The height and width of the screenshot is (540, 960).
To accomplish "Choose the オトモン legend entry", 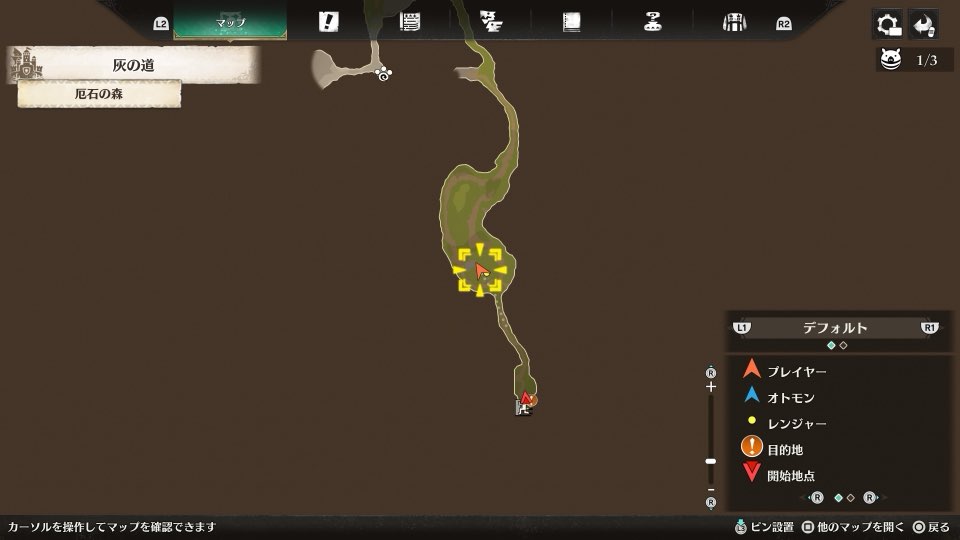I will [x=790, y=397].
